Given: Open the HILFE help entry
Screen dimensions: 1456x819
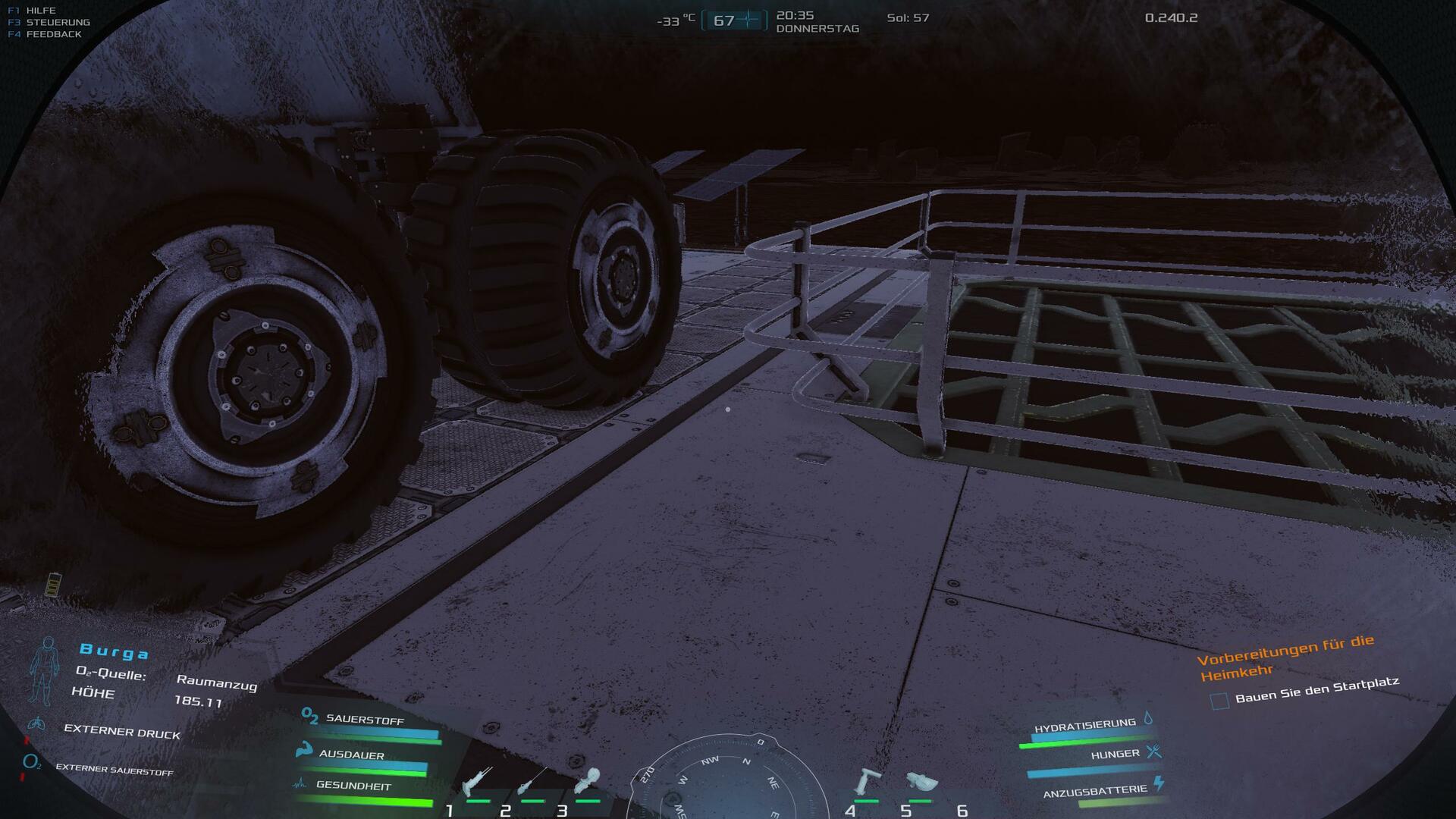Looking at the screenshot, I should click(x=41, y=11).
